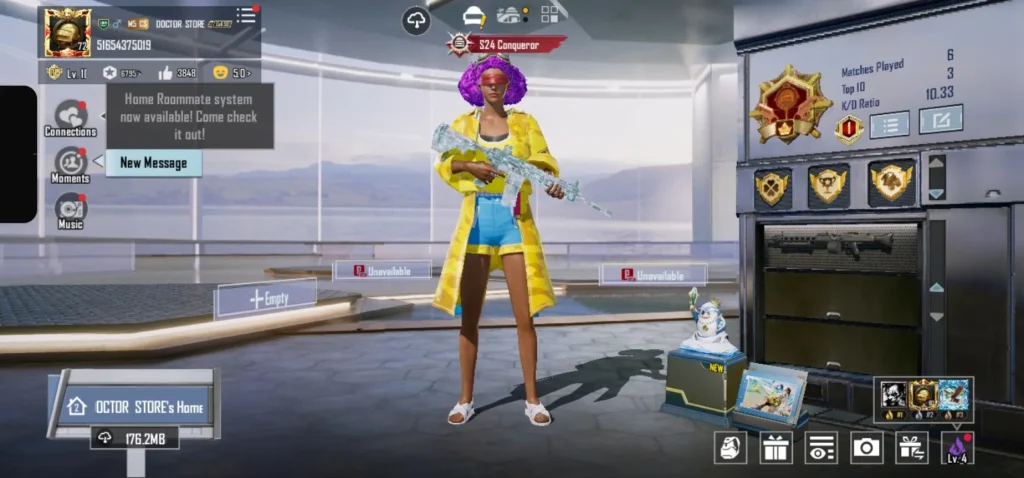Open the Music player
Viewport: 1024px width, 478px height.
tap(71, 210)
